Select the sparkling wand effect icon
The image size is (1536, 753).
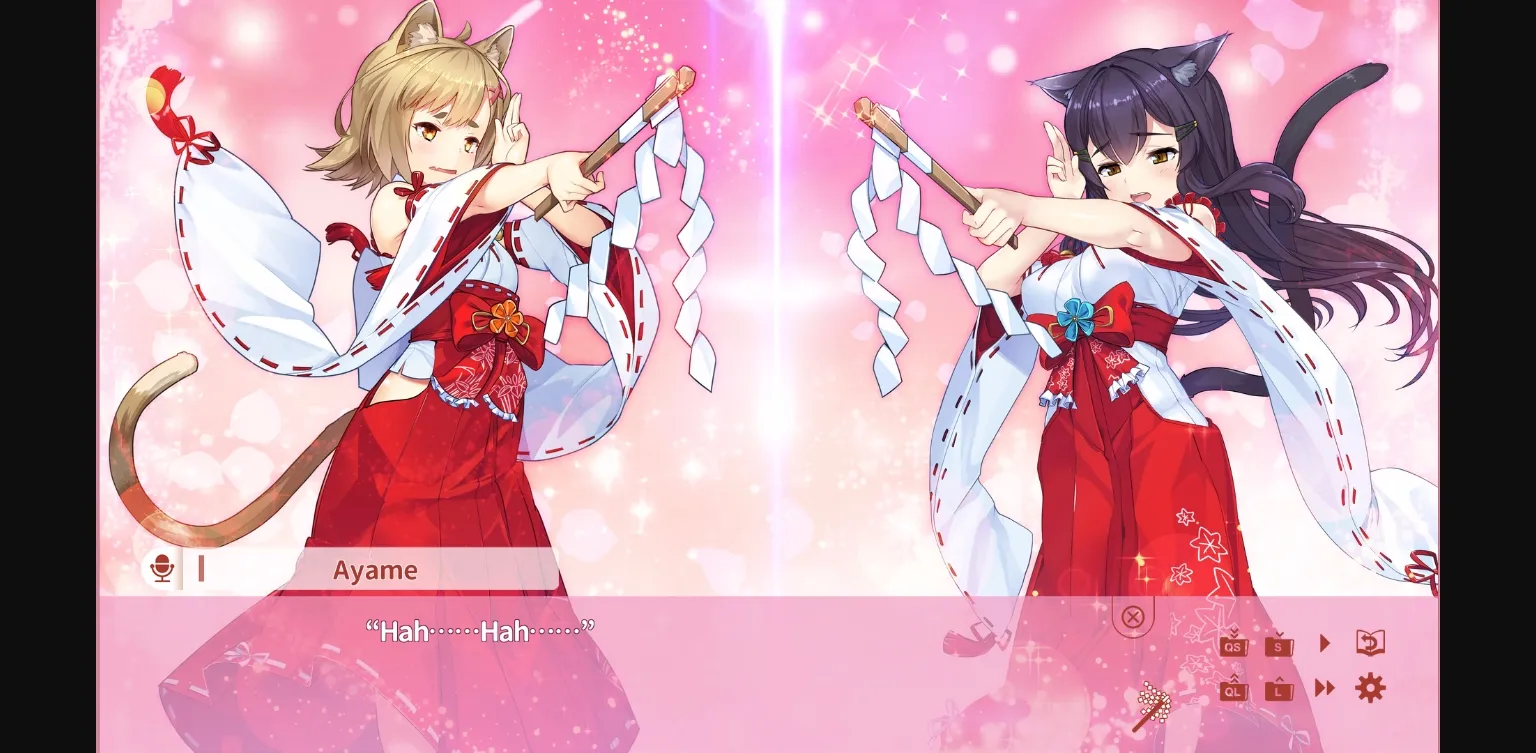pos(1152,702)
